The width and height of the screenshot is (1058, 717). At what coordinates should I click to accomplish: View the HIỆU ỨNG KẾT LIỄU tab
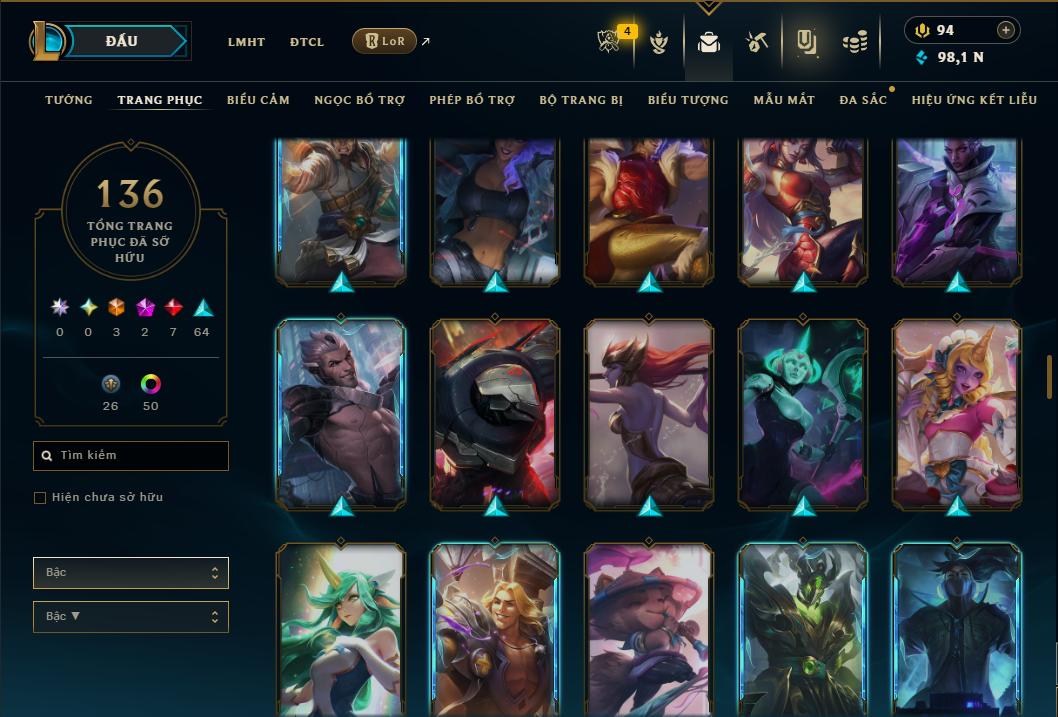click(x=974, y=100)
